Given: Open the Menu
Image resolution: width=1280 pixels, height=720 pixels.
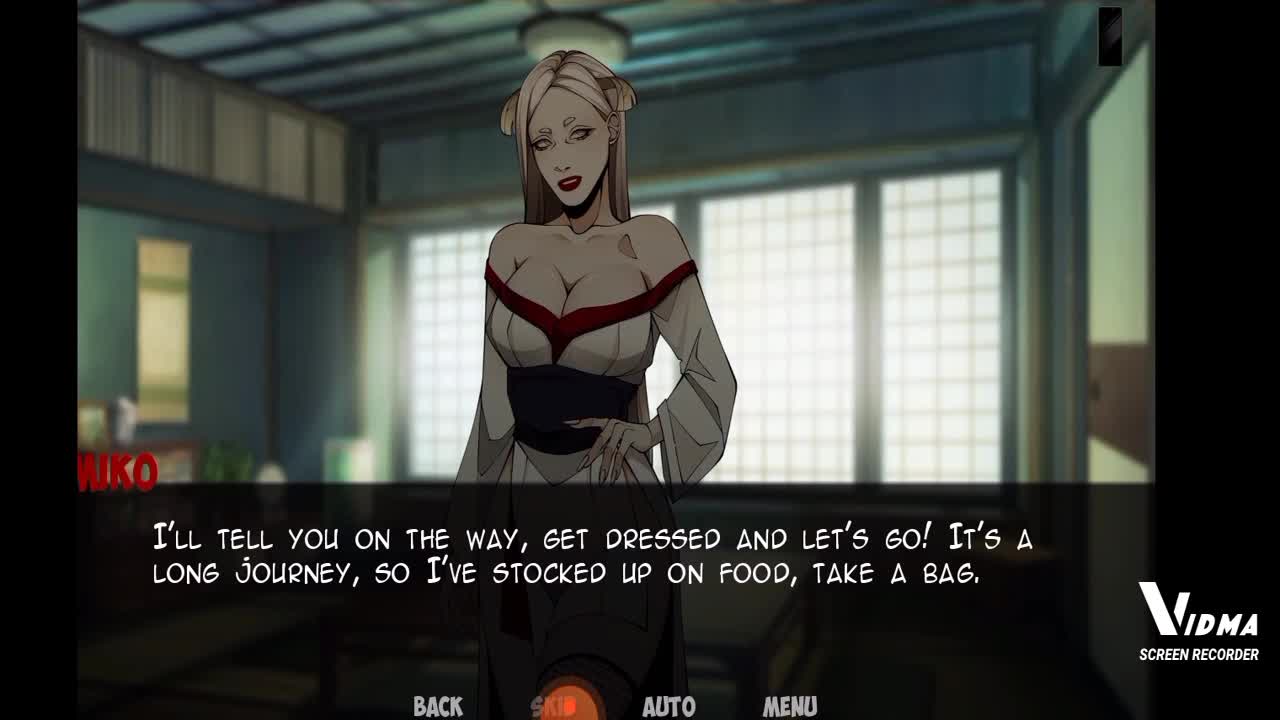Looking at the screenshot, I should (x=790, y=706).
